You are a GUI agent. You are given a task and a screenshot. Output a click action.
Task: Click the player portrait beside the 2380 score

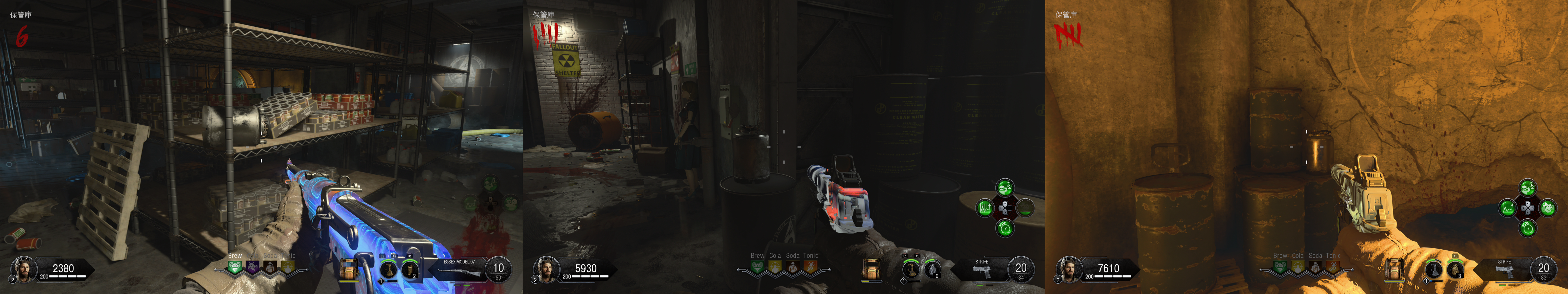pos(23,268)
